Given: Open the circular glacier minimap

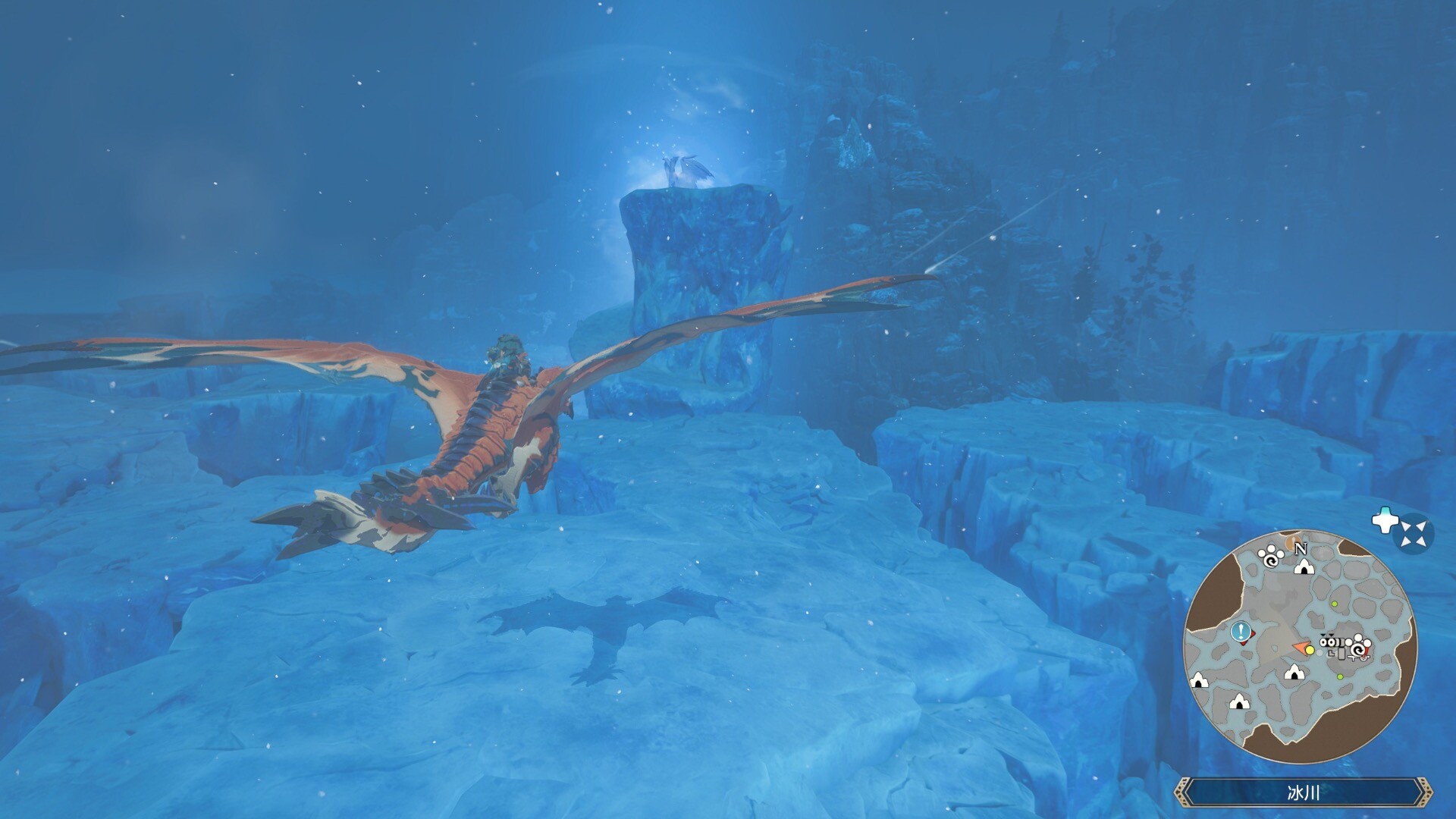Looking at the screenshot, I should pyautogui.click(x=1300, y=647).
